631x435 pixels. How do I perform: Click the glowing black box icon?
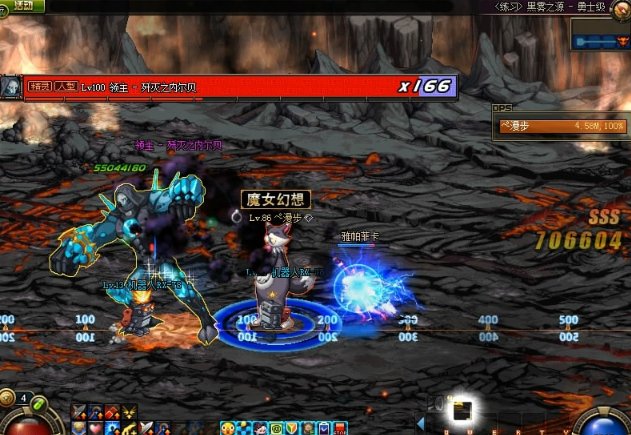click(462, 410)
